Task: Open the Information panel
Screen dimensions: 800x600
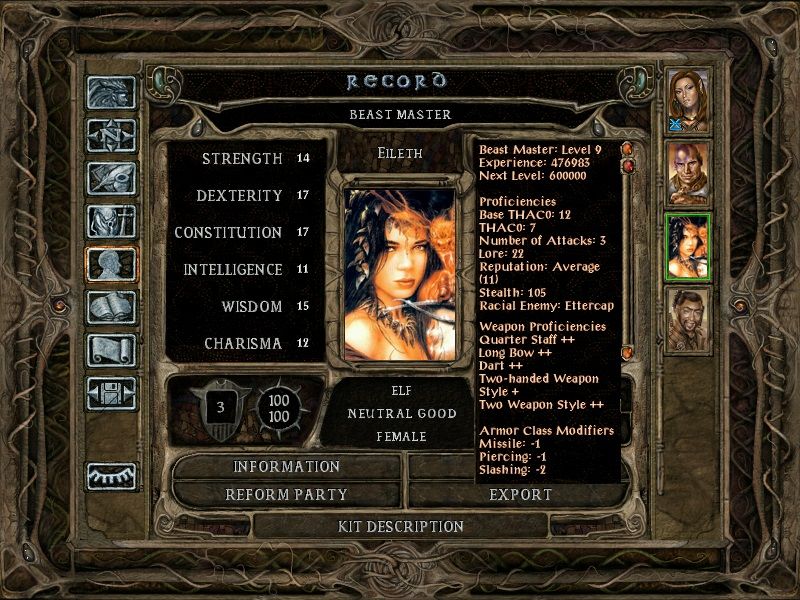Action: (287, 467)
